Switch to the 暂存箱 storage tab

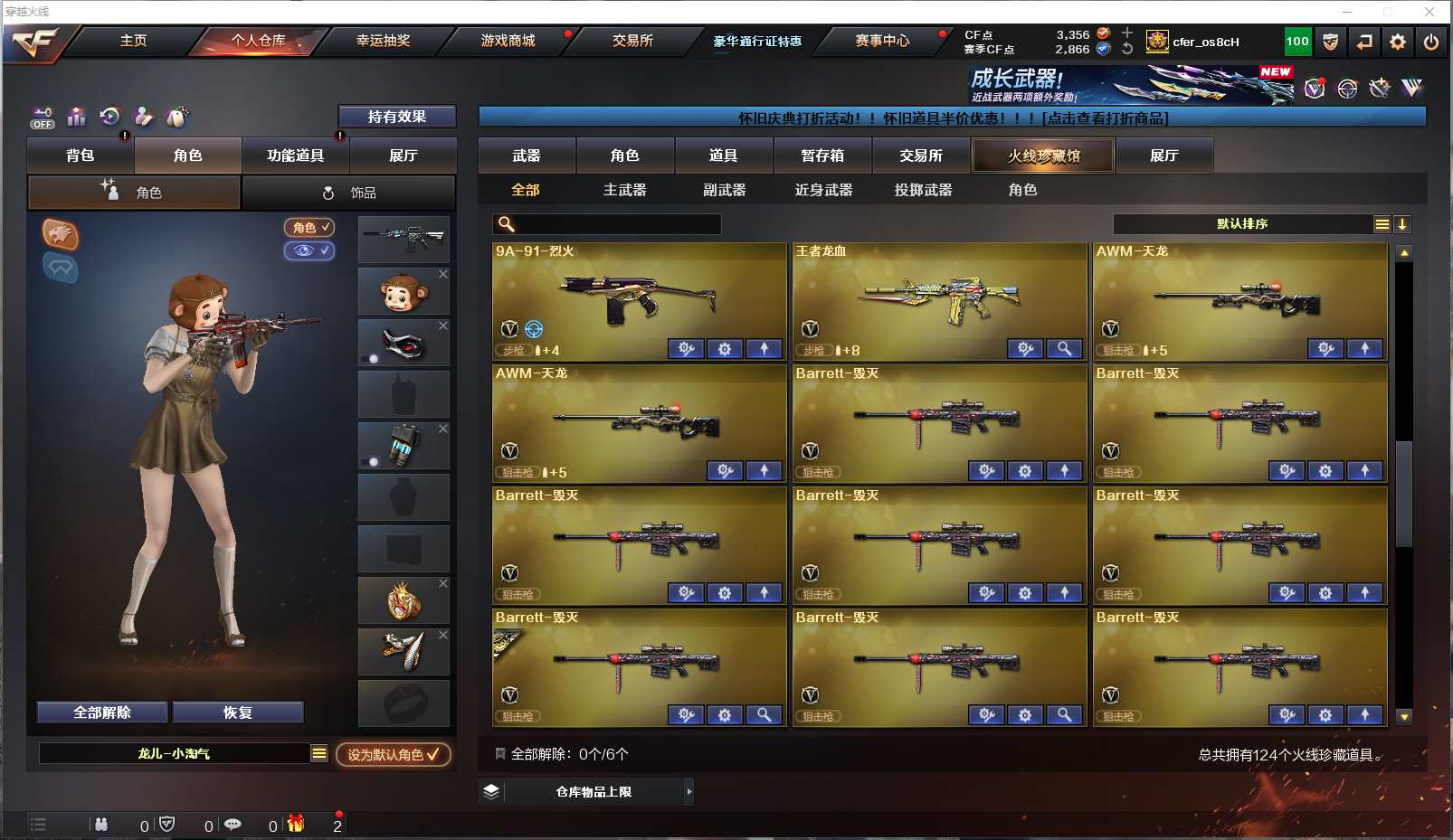pos(821,156)
